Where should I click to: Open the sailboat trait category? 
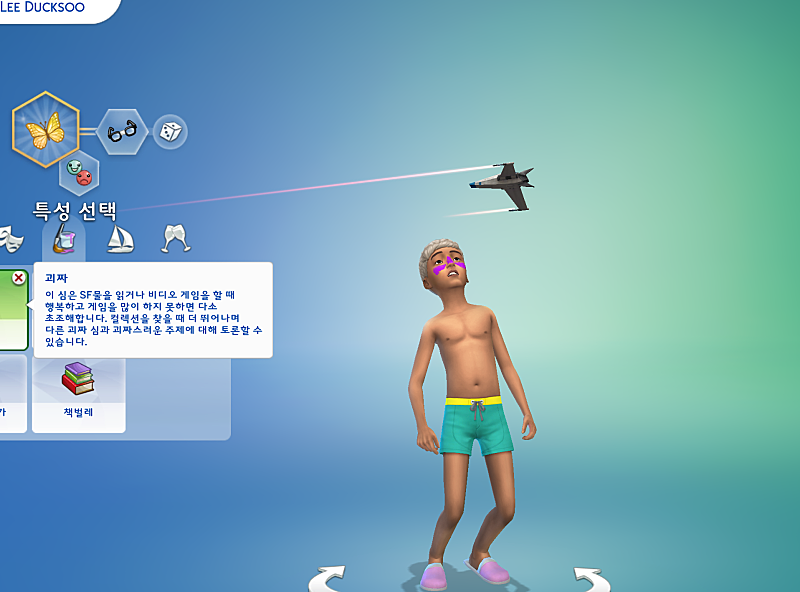pos(120,238)
